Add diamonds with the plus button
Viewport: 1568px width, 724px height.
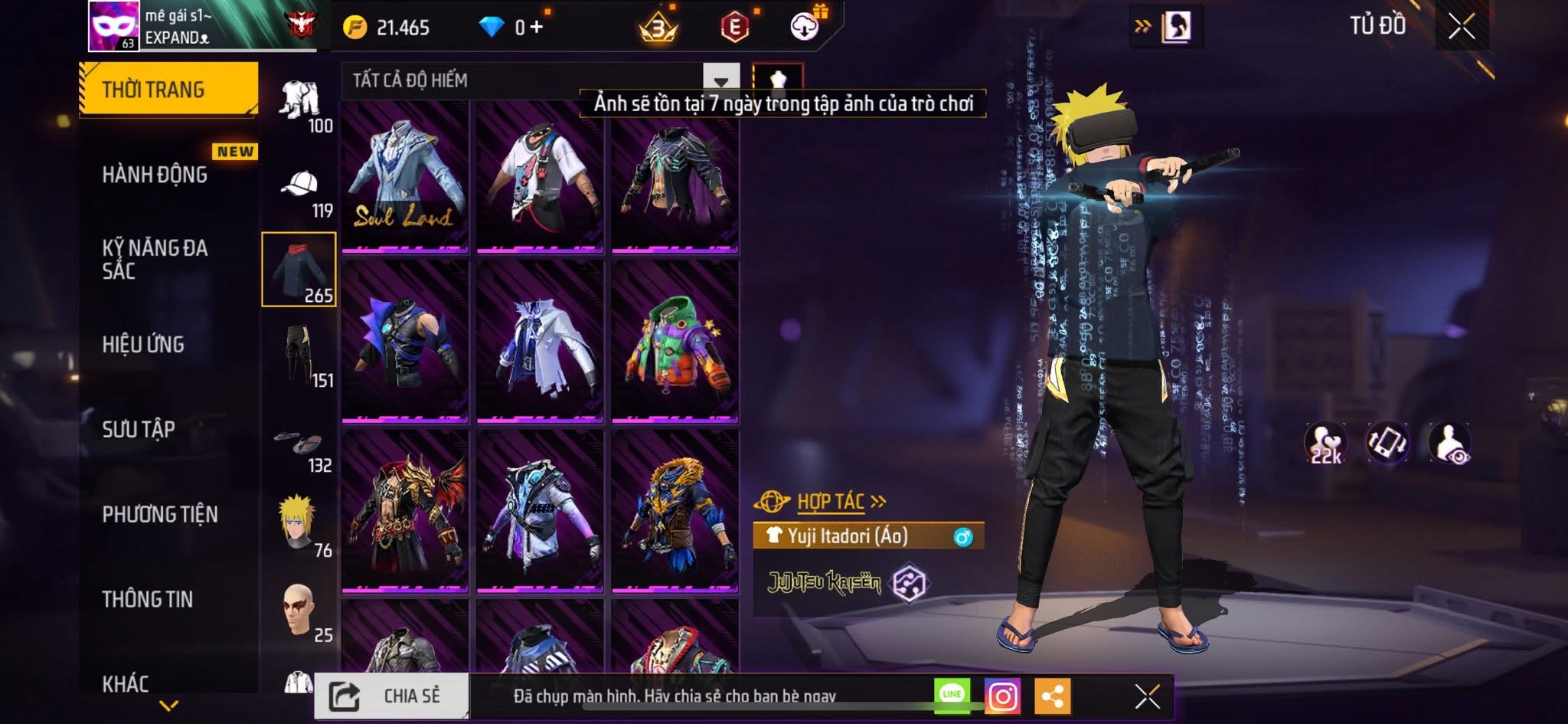pos(537,28)
